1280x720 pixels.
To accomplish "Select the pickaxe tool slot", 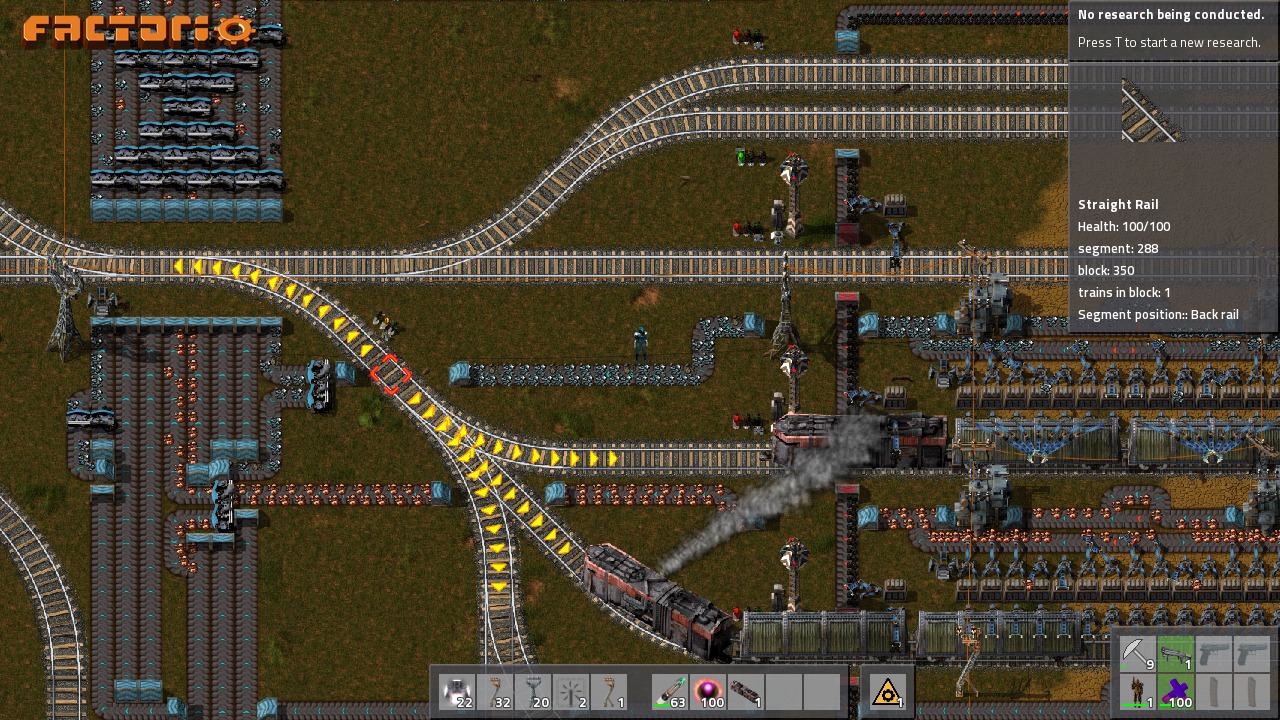I will (x=1138, y=654).
